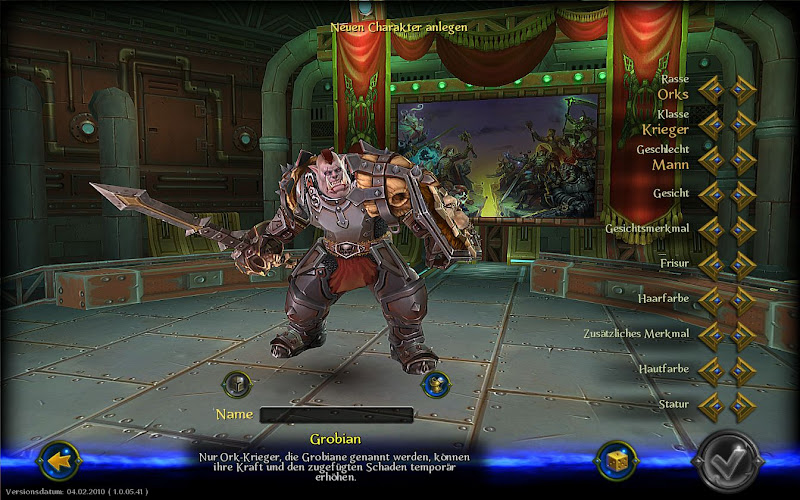This screenshot has height=500, width=800.
Task: Switch to the previous Klasse
Action: click(711, 124)
